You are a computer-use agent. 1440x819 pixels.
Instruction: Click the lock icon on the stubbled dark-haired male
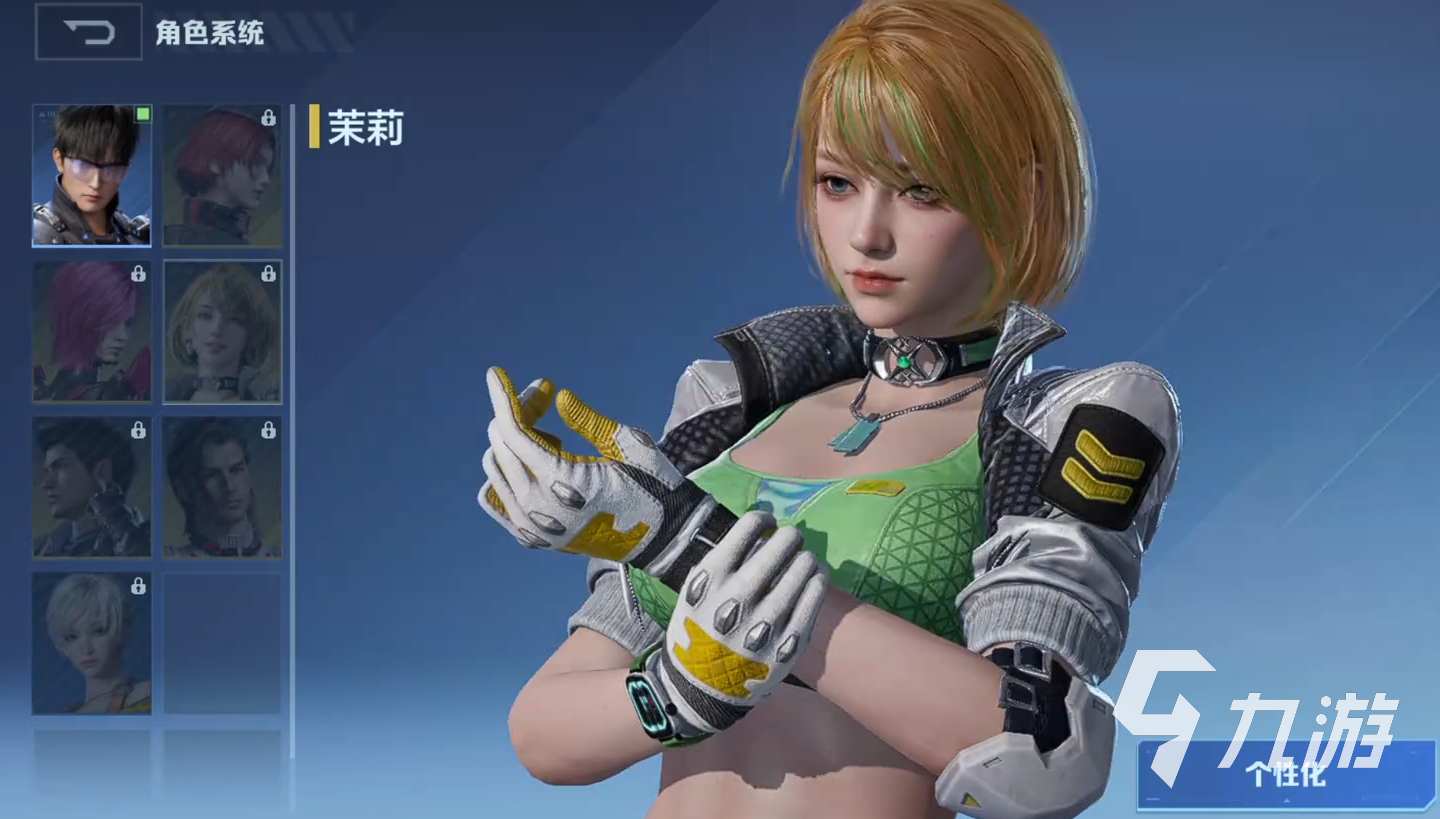click(137, 430)
